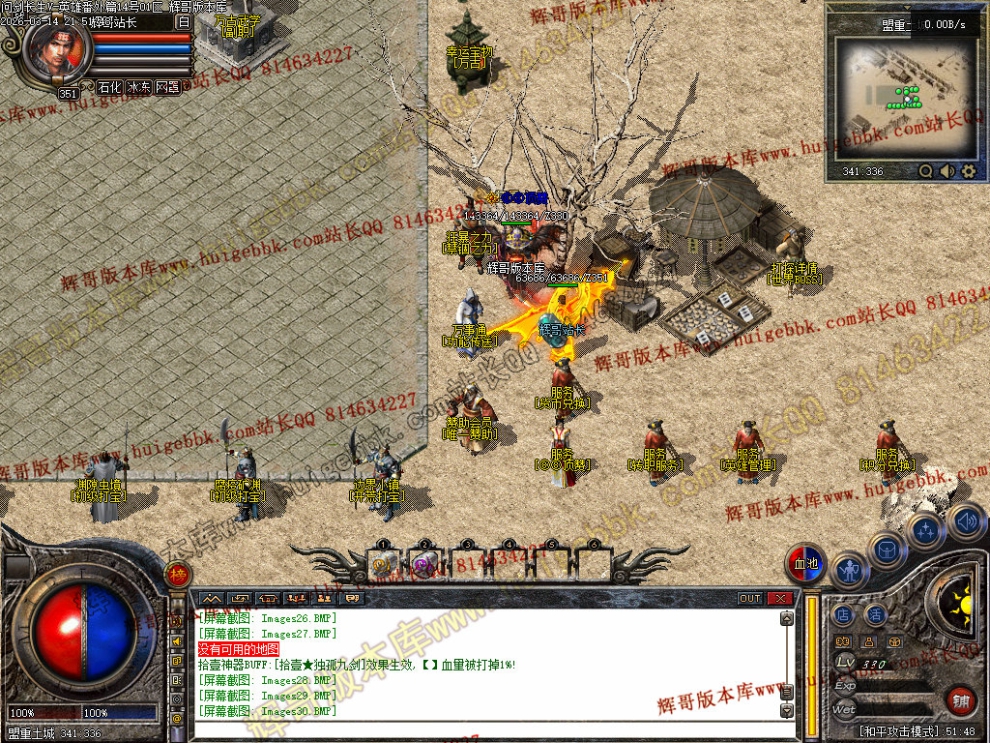Open the 店 shop button
990x743 pixels.
pyautogui.click(x=844, y=614)
